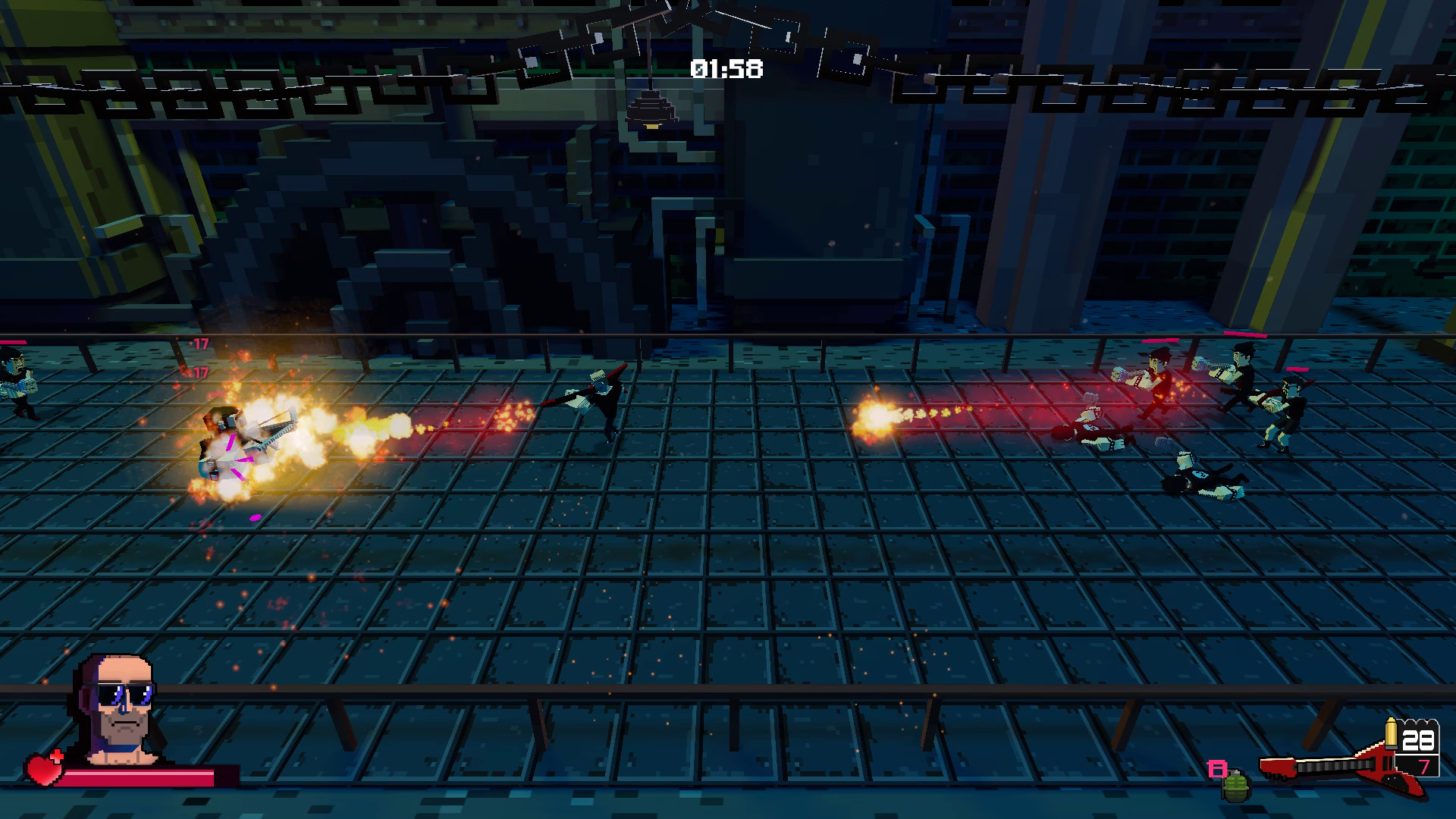The width and height of the screenshot is (1456, 819).
Task: Select the green grenade icon
Action: (1235, 786)
